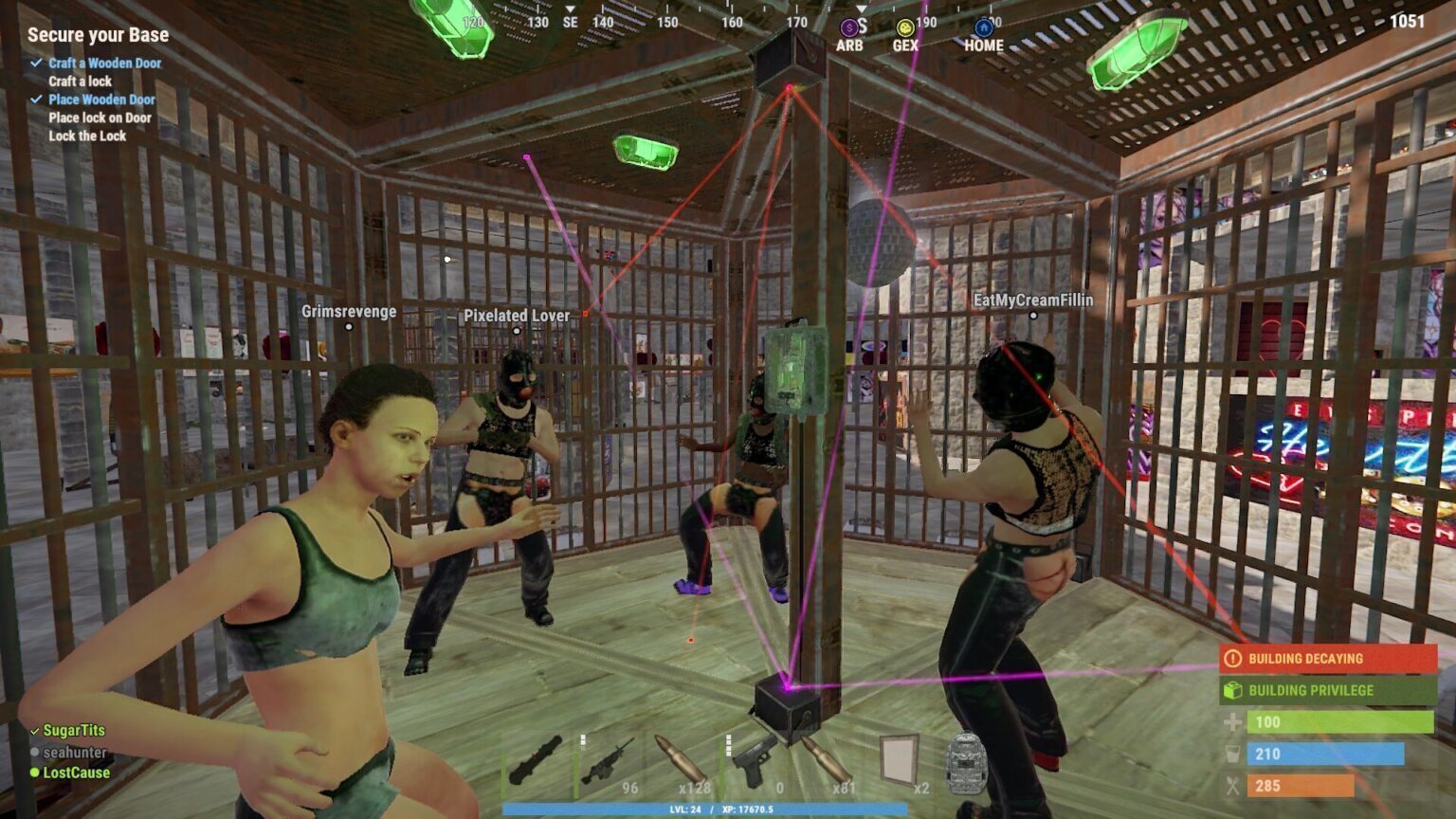Choose the rifle ammo stack of 128
This screenshot has height=819, width=1456.
[x=681, y=762]
